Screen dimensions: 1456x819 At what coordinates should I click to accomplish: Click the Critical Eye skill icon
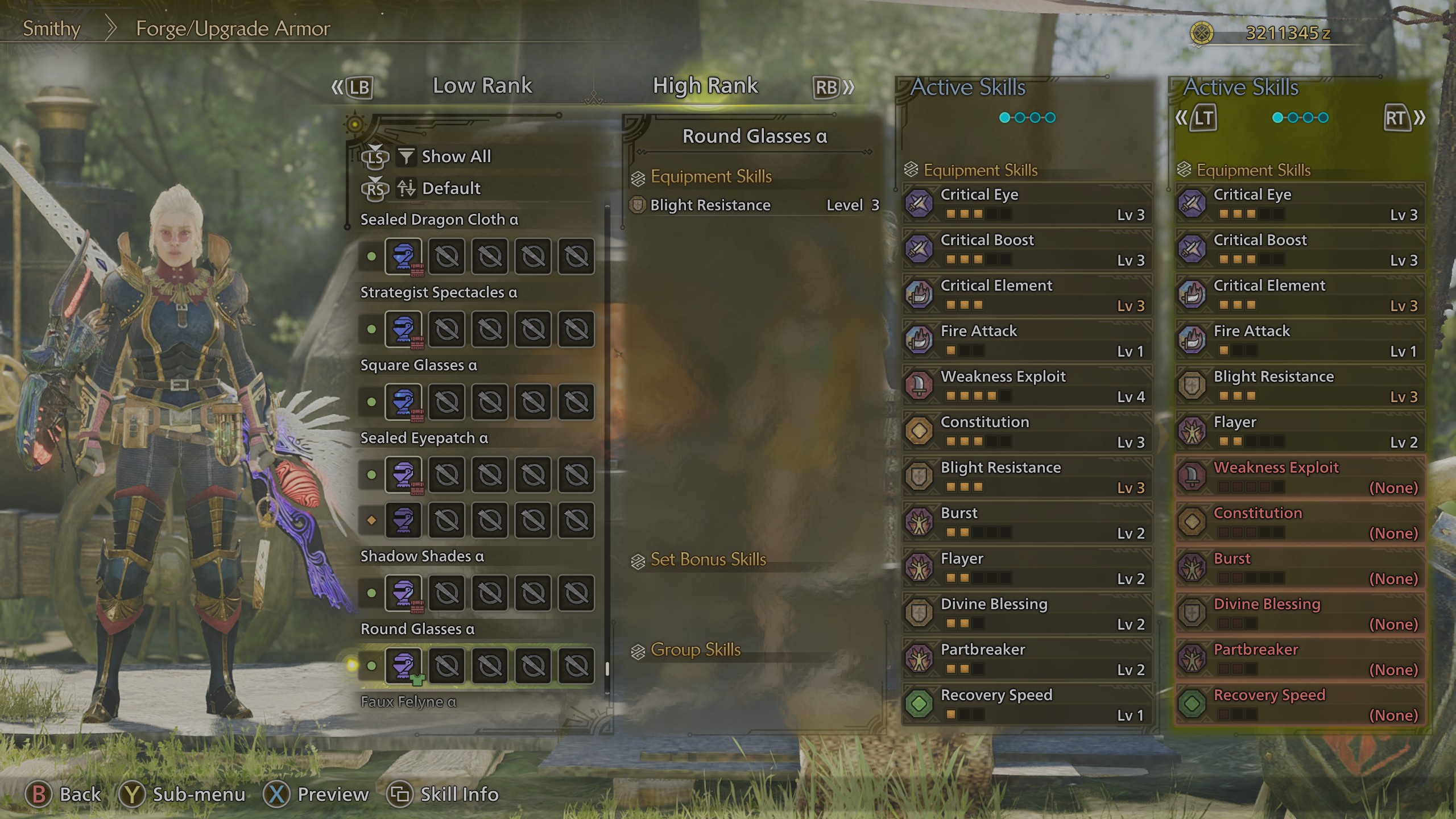[919, 205]
